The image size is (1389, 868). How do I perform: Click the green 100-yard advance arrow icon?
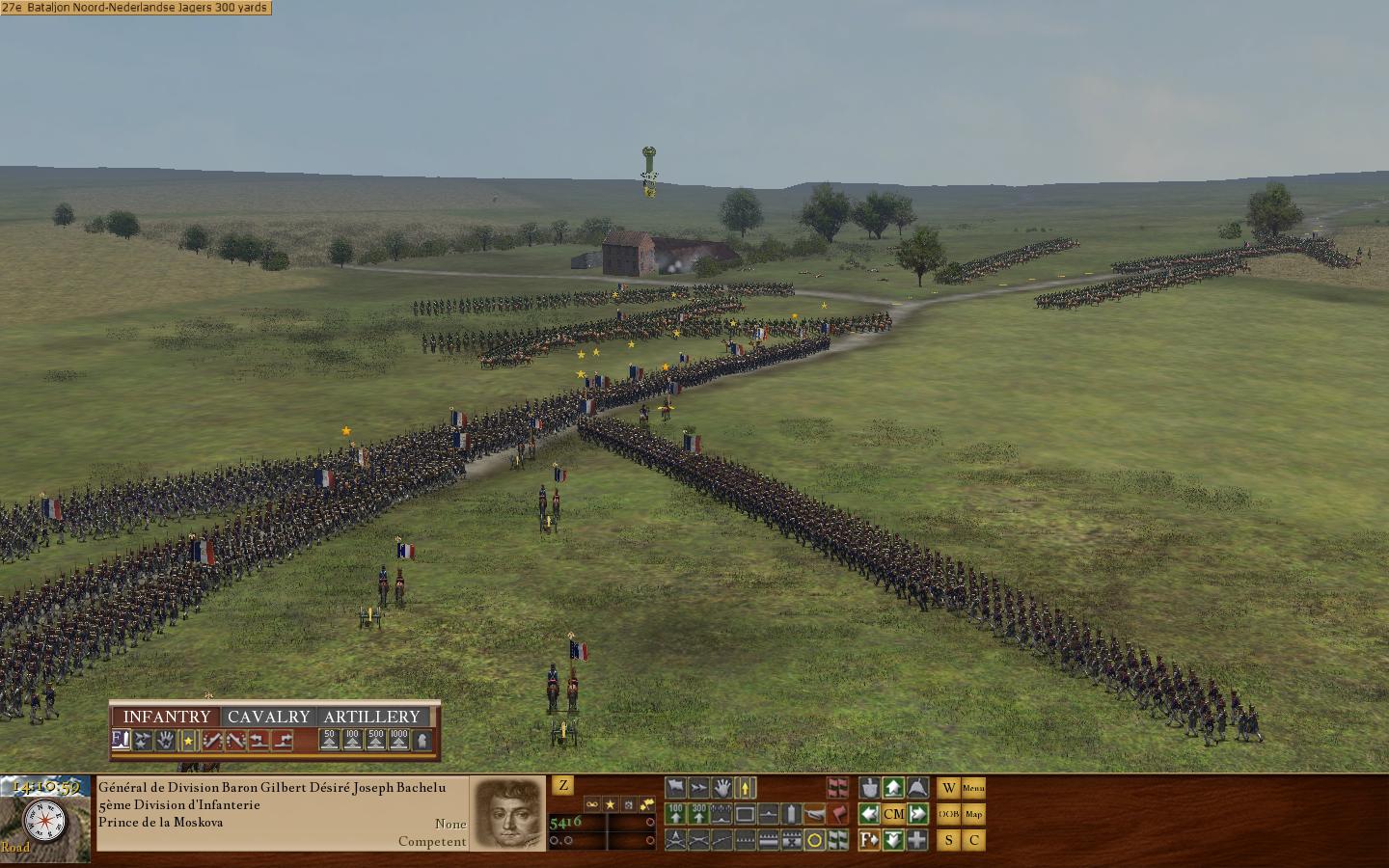(674, 813)
